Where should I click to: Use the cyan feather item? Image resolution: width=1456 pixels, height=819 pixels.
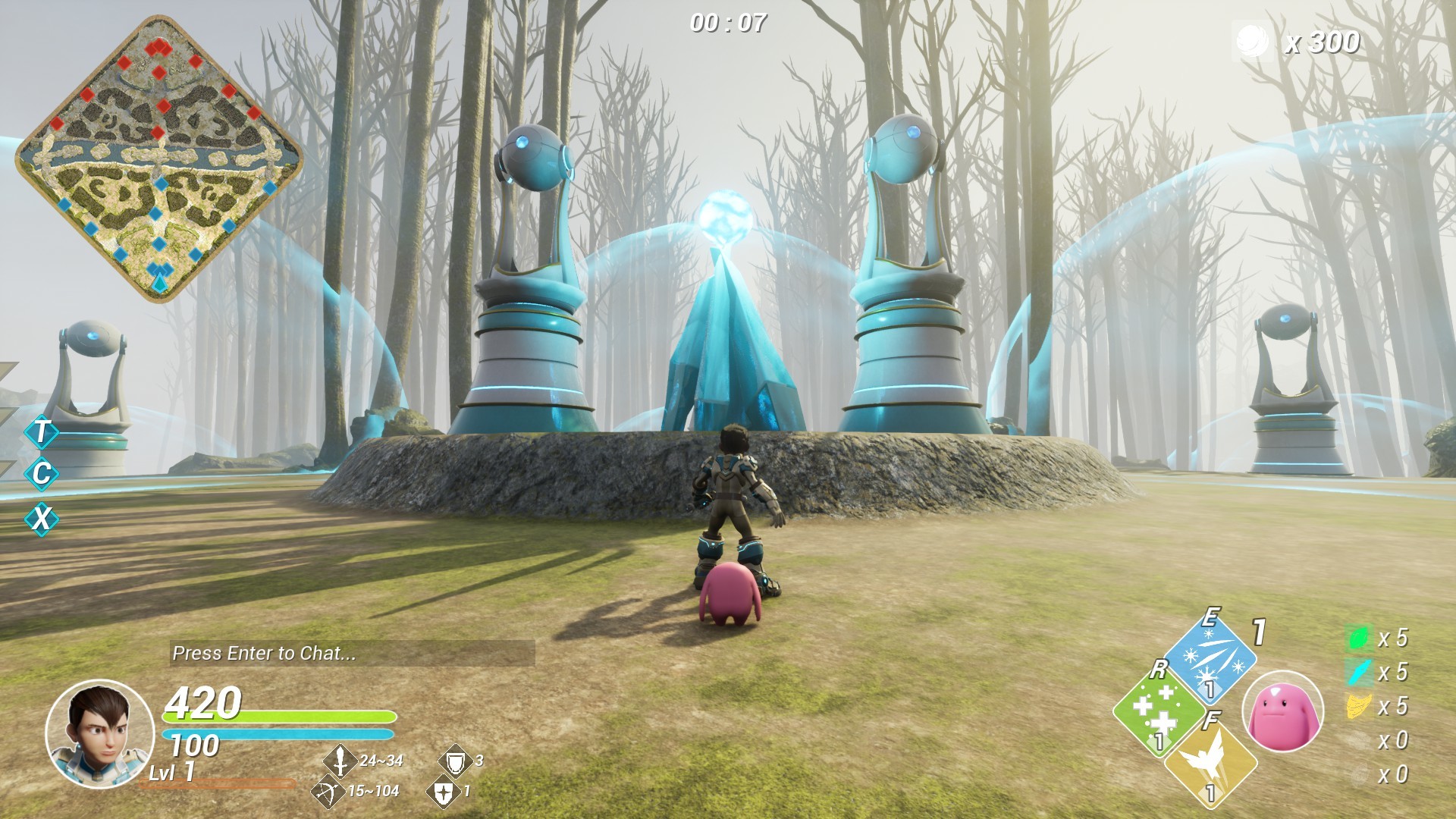pos(1358,672)
